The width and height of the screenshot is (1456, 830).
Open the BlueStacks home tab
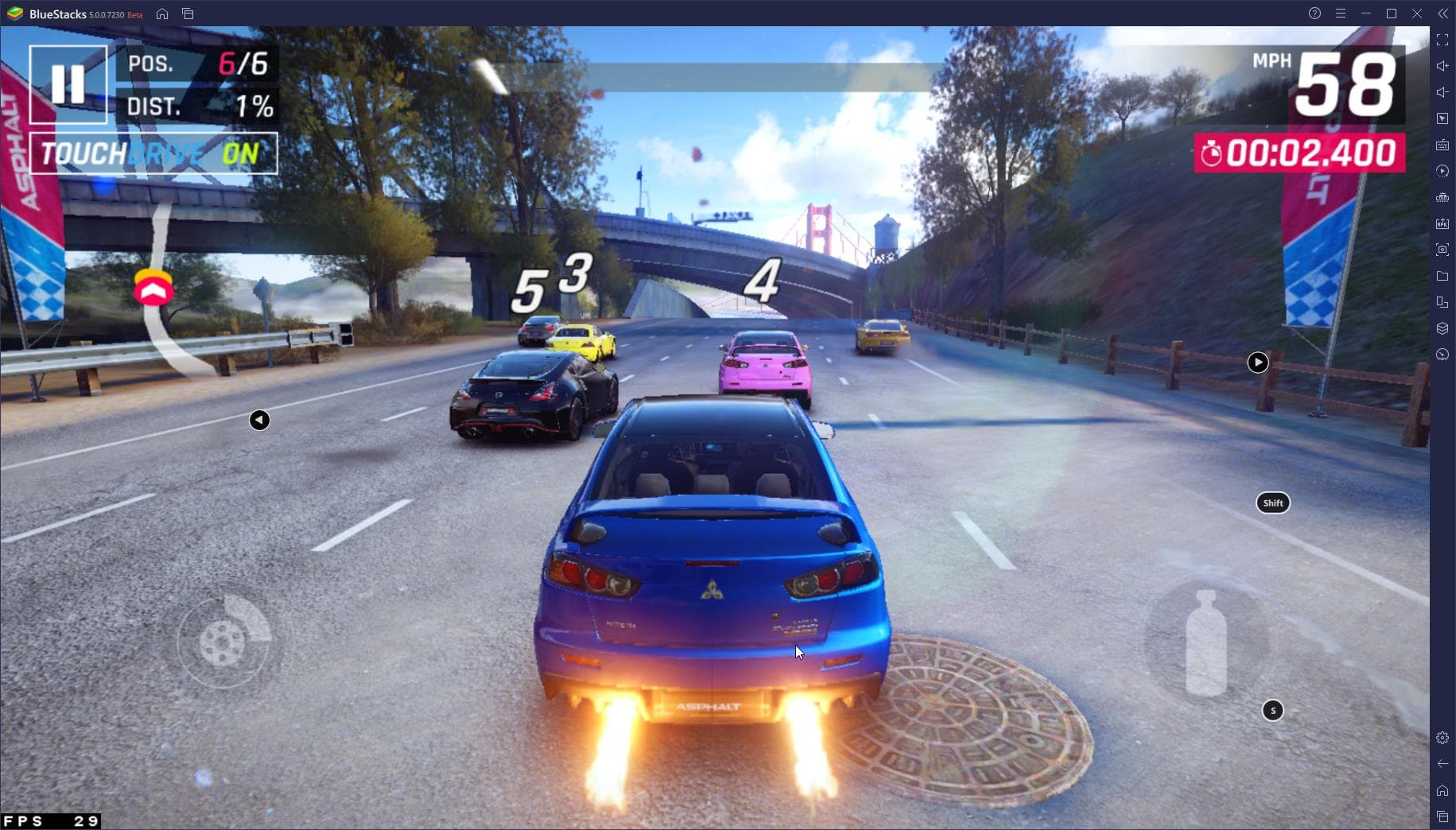click(x=162, y=14)
